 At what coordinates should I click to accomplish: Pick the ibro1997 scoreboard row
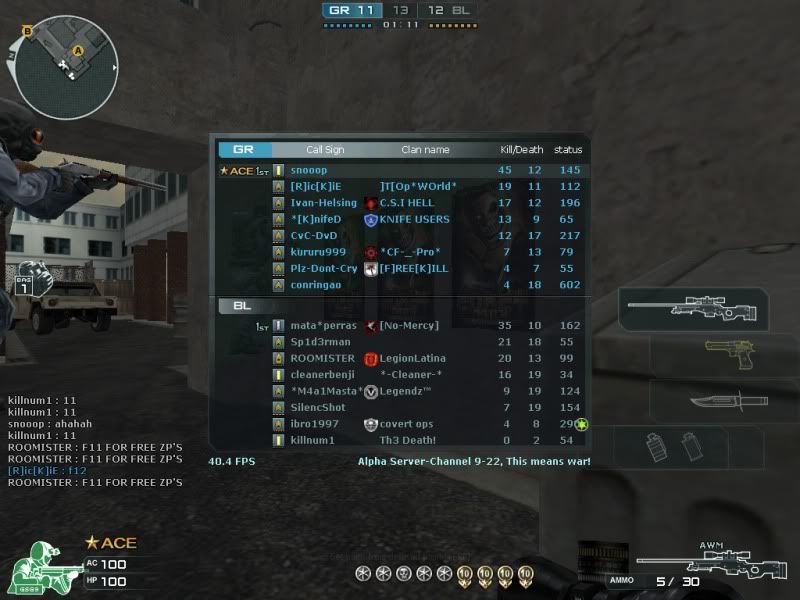[x=400, y=424]
